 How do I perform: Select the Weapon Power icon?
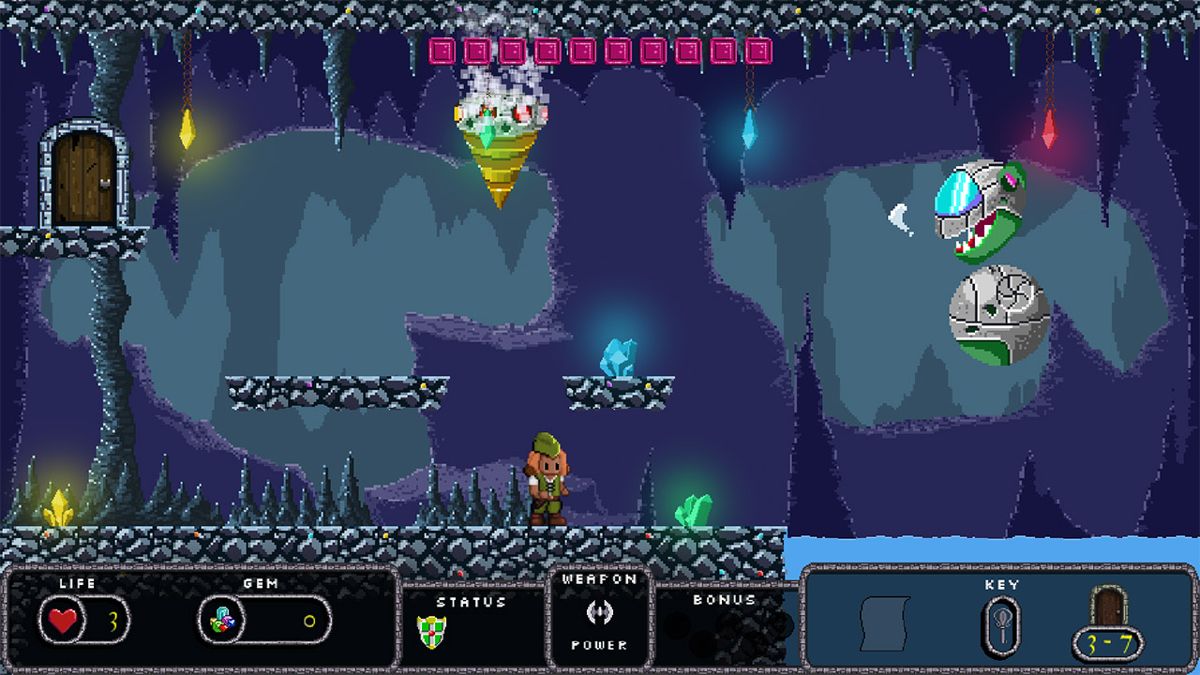pos(599,612)
